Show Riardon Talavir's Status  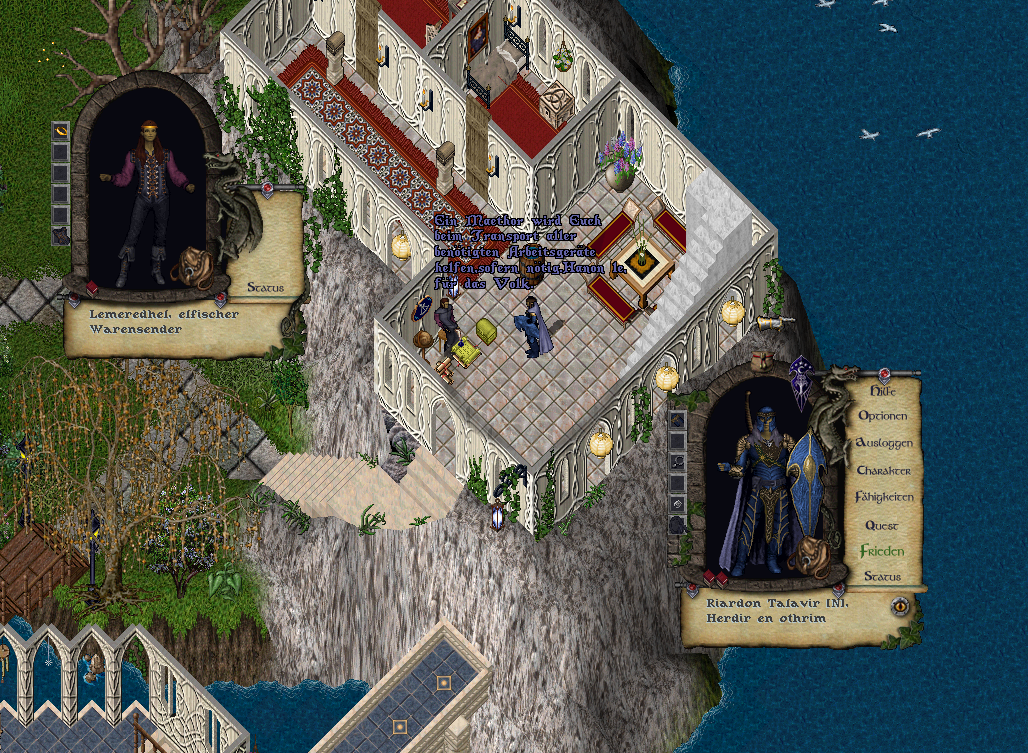(882, 577)
